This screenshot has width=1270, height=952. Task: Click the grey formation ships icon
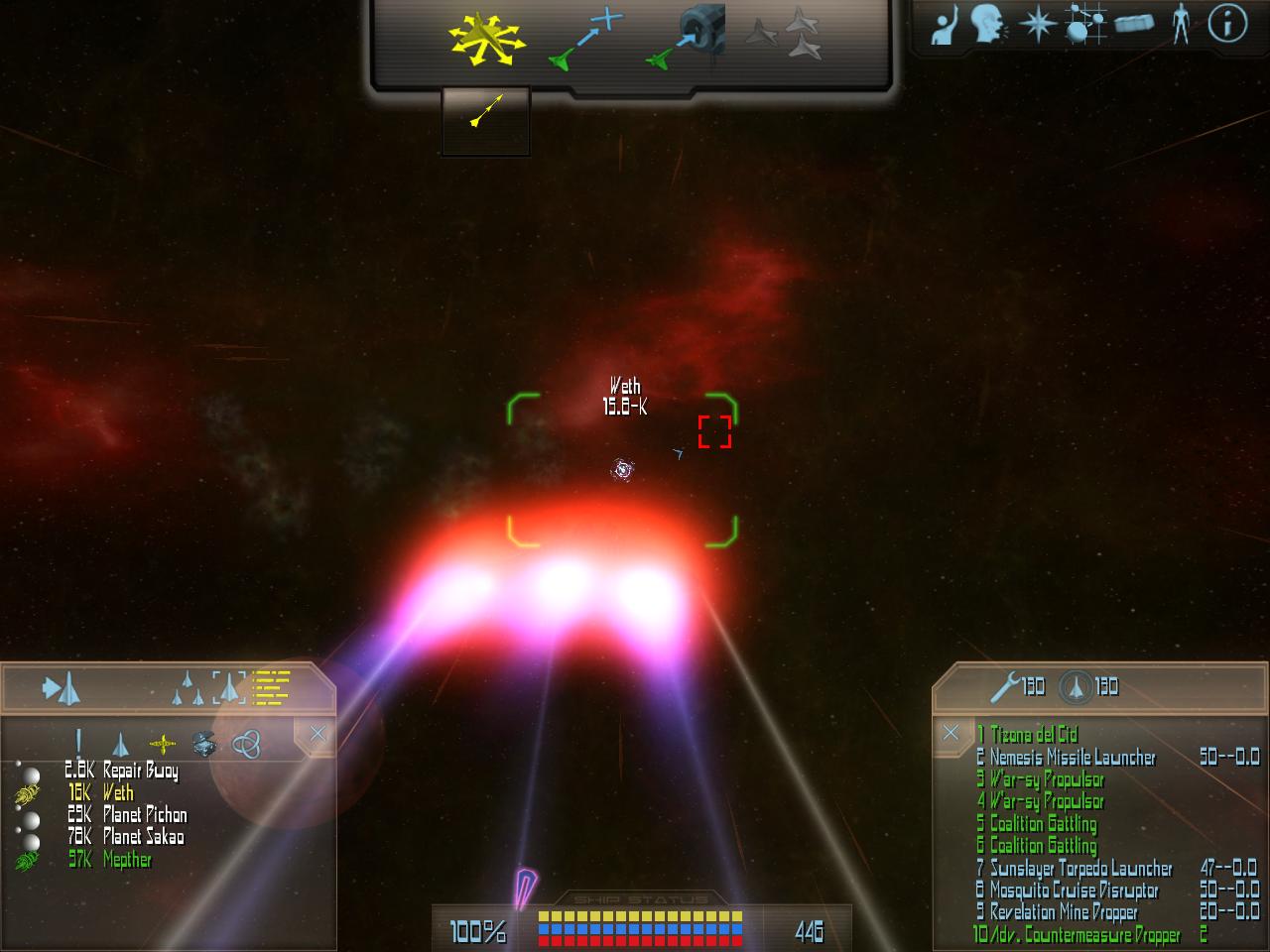click(x=790, y=34)
